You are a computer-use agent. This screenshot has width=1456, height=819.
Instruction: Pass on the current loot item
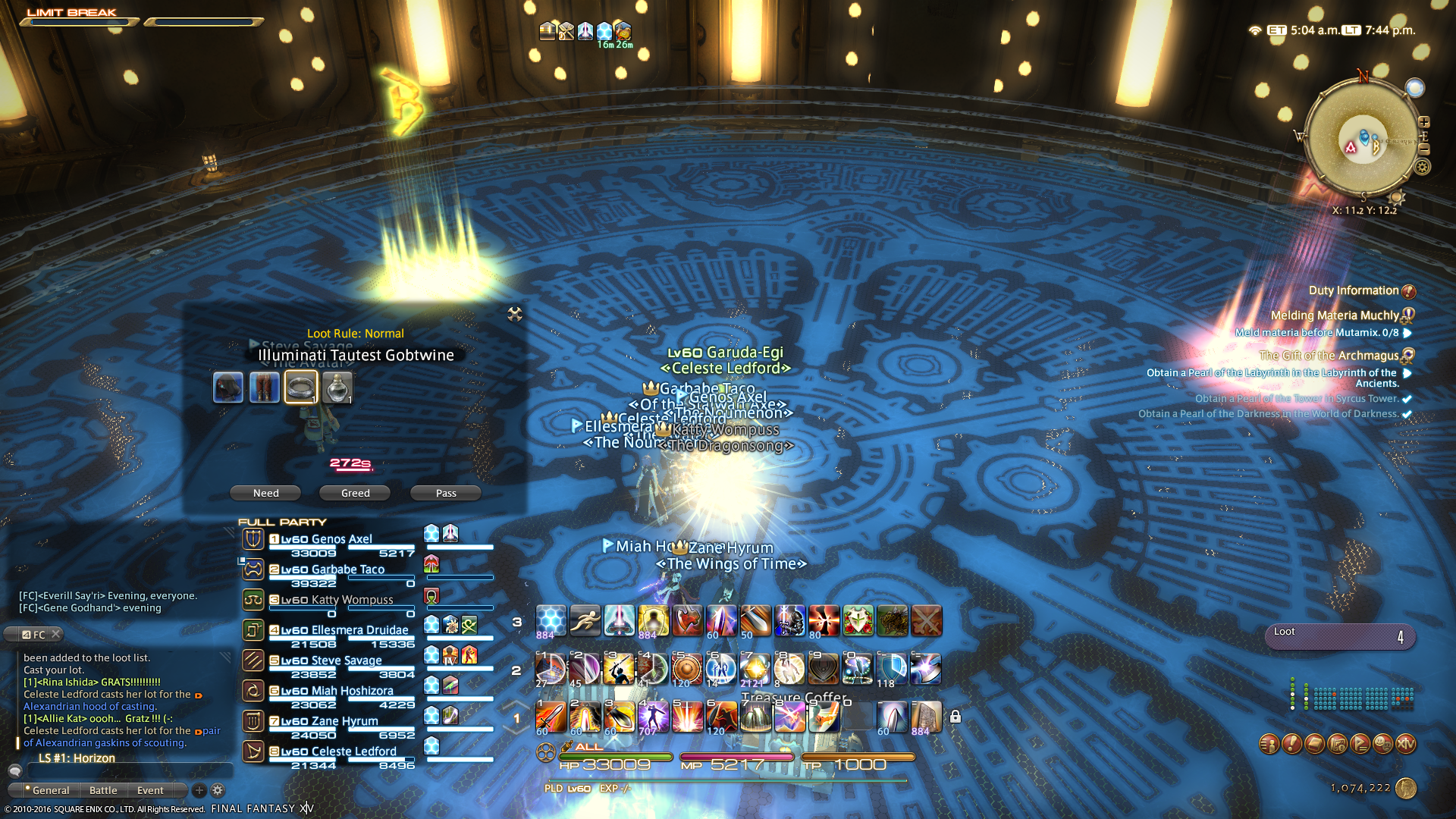tap(446, 493)
